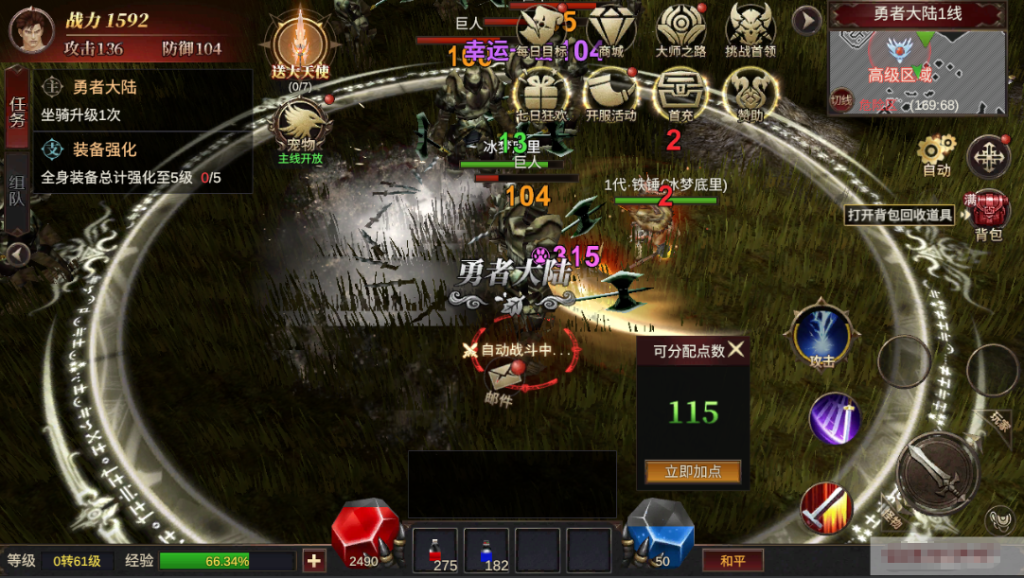Open the 首充 first recharge offer
This screenshot has width=1024, height=578.
[x=680, y=94]
